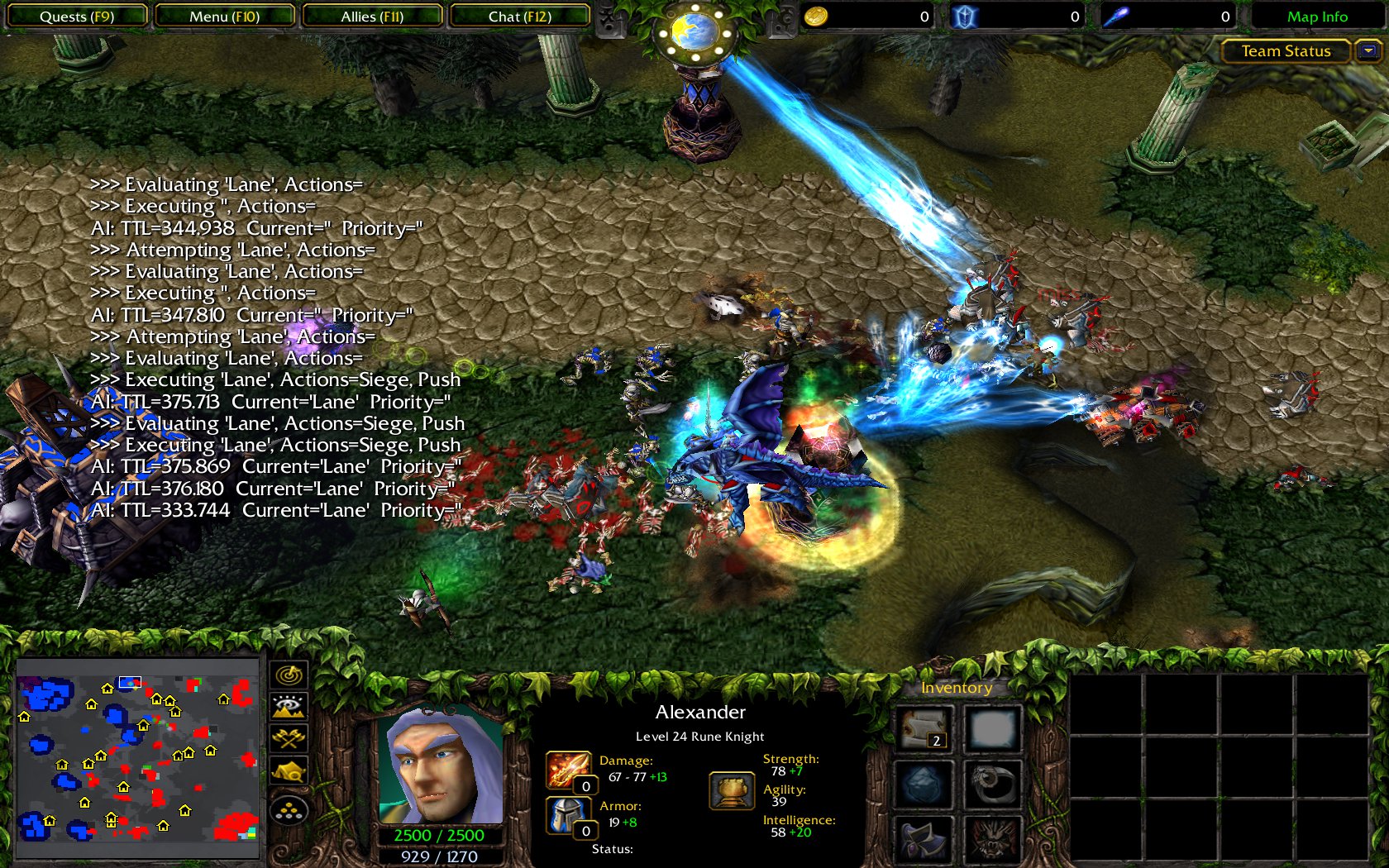Screen dimensions: 1389x868
Task: Click Alexander's hero portrait
Action: (440, 765)
